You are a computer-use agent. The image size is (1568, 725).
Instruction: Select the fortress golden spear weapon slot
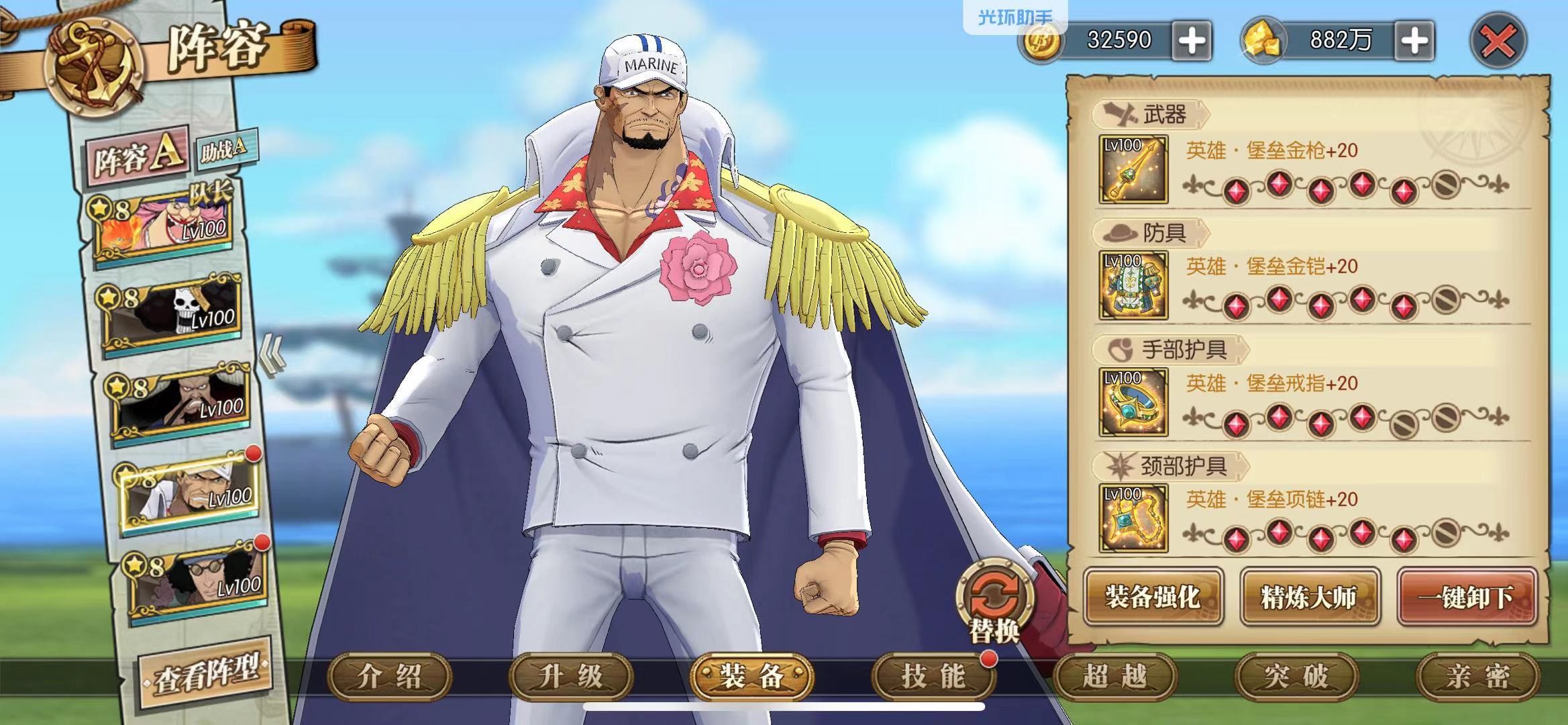click(x=1133, y=170)
